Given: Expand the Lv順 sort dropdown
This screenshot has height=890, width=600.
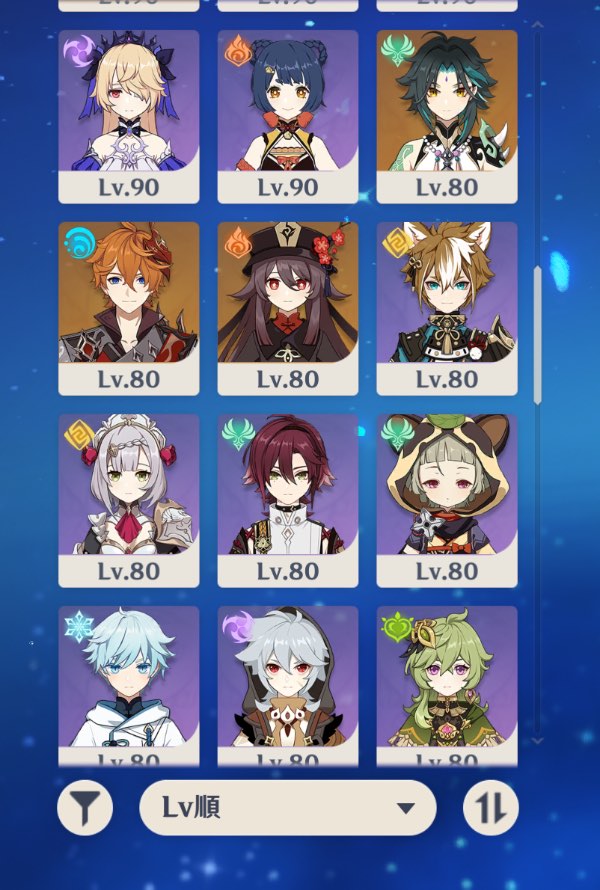Looking at the screenshot, I should click(x=288, y=808).
